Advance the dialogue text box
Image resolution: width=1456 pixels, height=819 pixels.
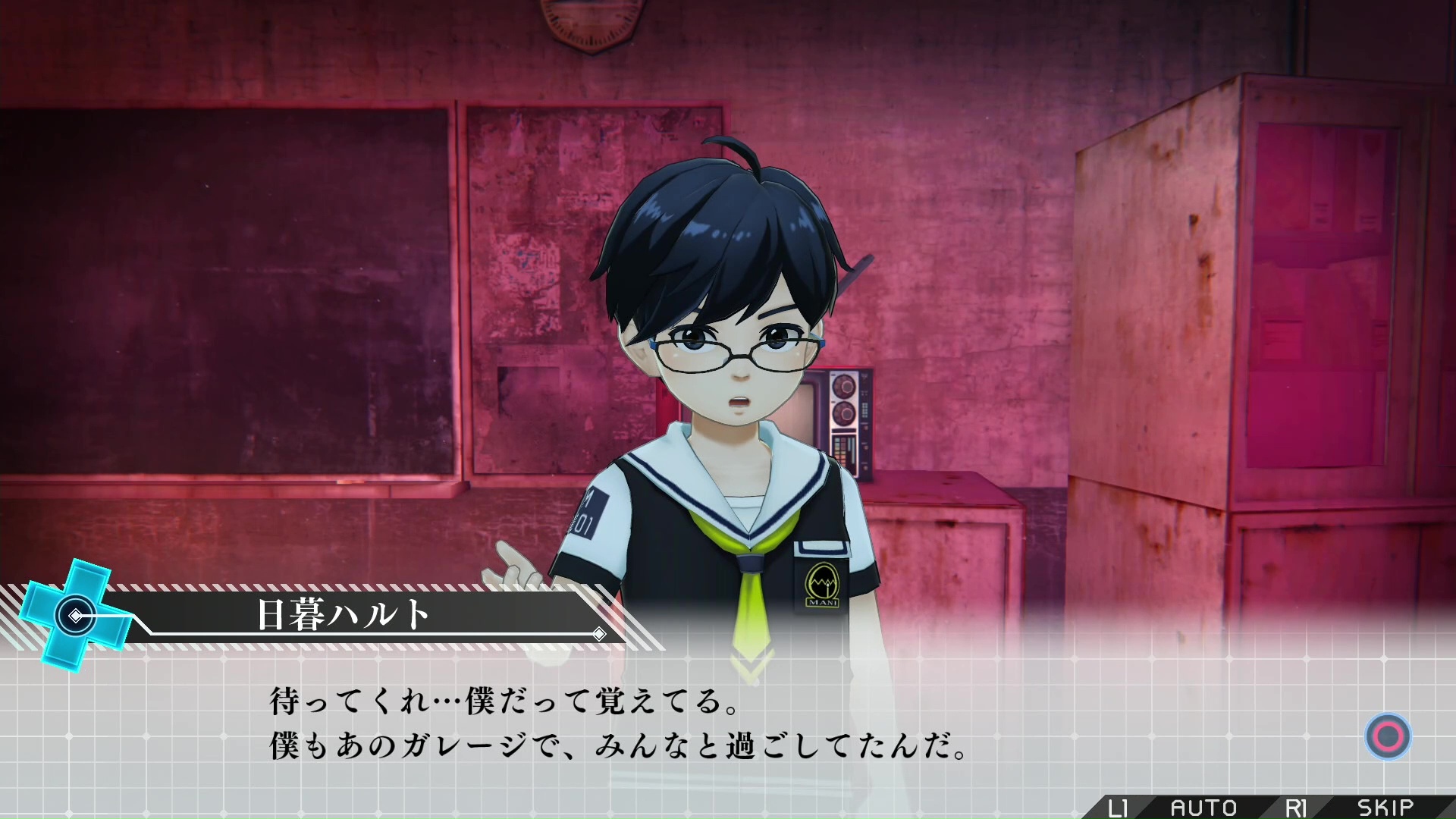pos(1388,736)
